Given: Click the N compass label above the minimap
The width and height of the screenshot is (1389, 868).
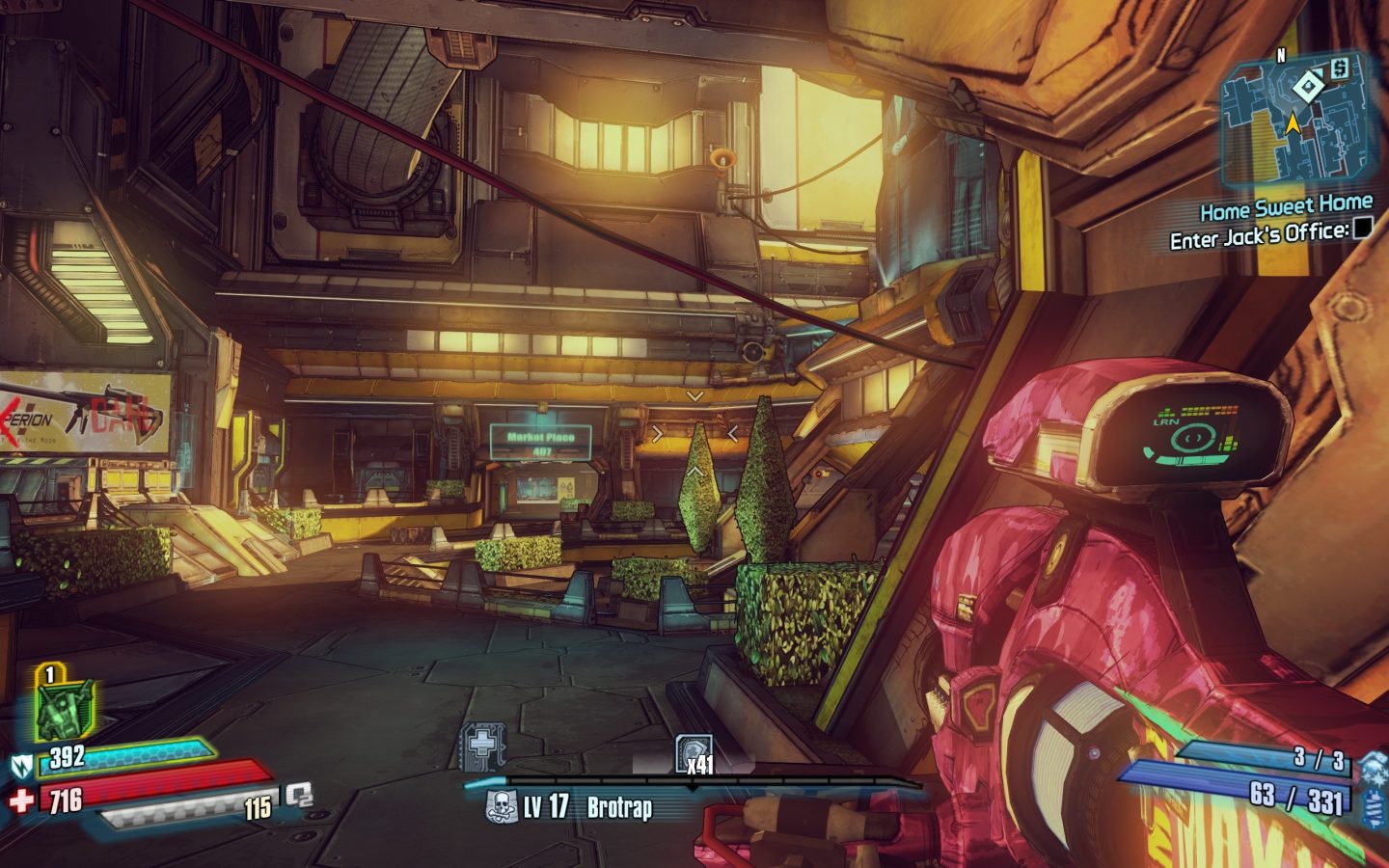Looking at the screenshot, I should tap(1281, 54).
